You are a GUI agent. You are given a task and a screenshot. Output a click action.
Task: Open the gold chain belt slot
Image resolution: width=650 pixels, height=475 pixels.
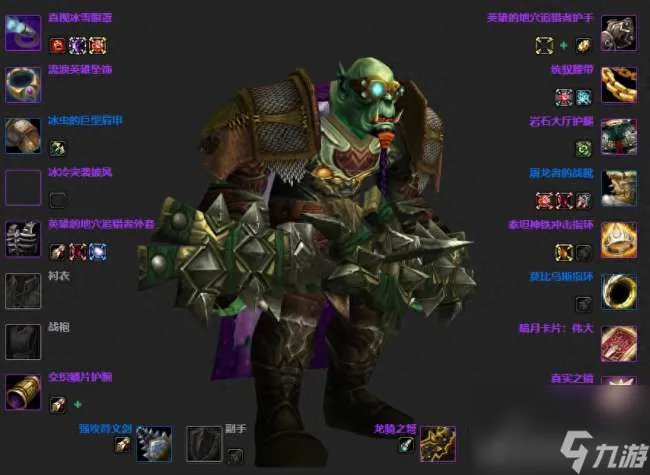[x=619, y=84]
